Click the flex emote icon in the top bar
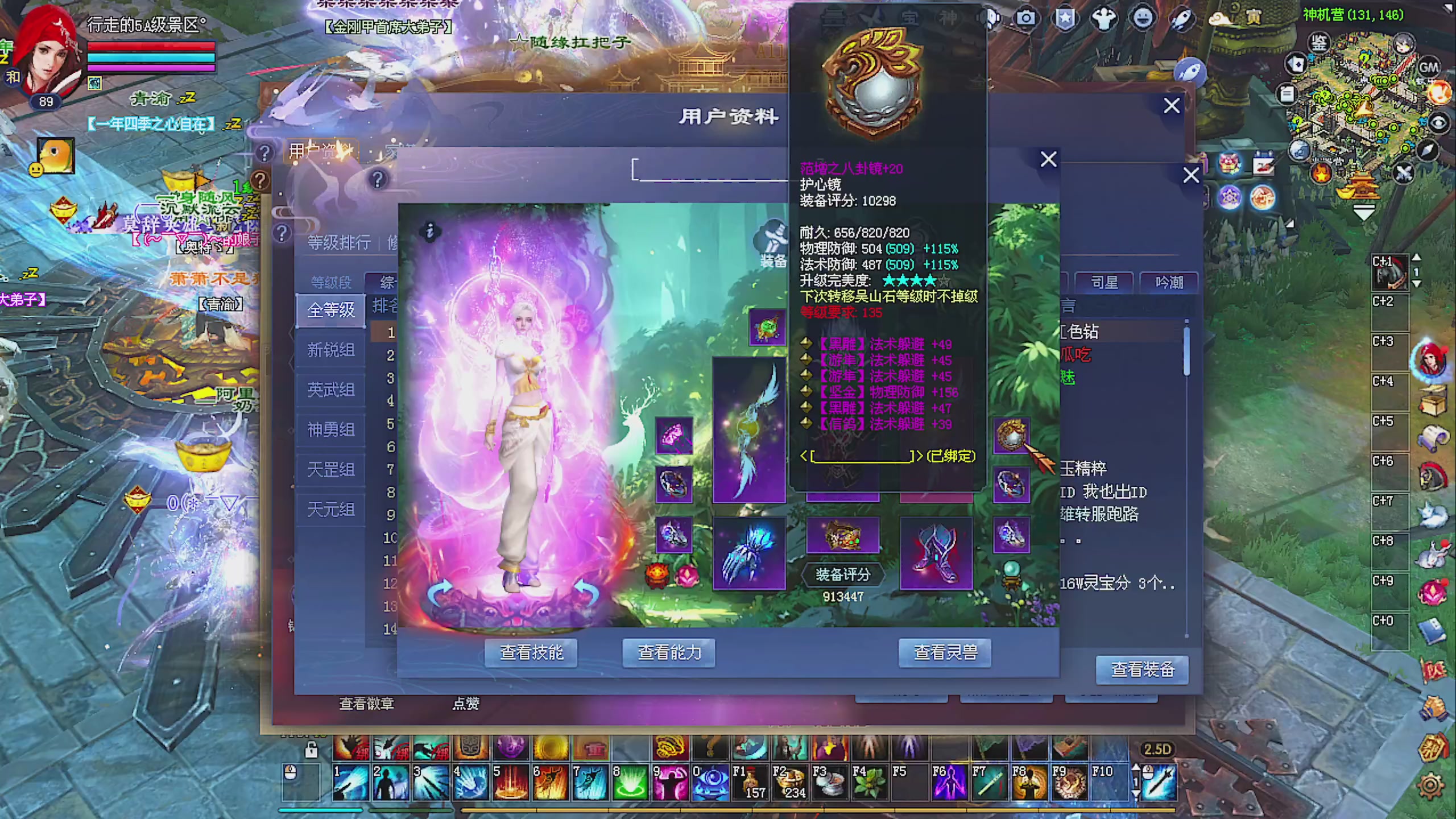 click(1102, 18)
